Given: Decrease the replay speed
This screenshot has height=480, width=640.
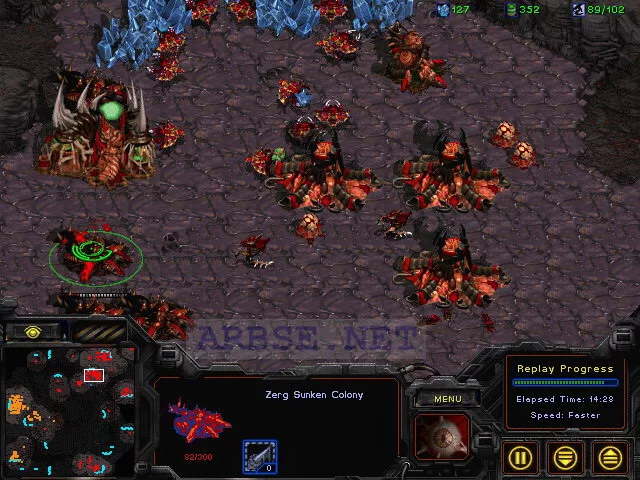Looking at the screenshot, I should coord(567,456).
